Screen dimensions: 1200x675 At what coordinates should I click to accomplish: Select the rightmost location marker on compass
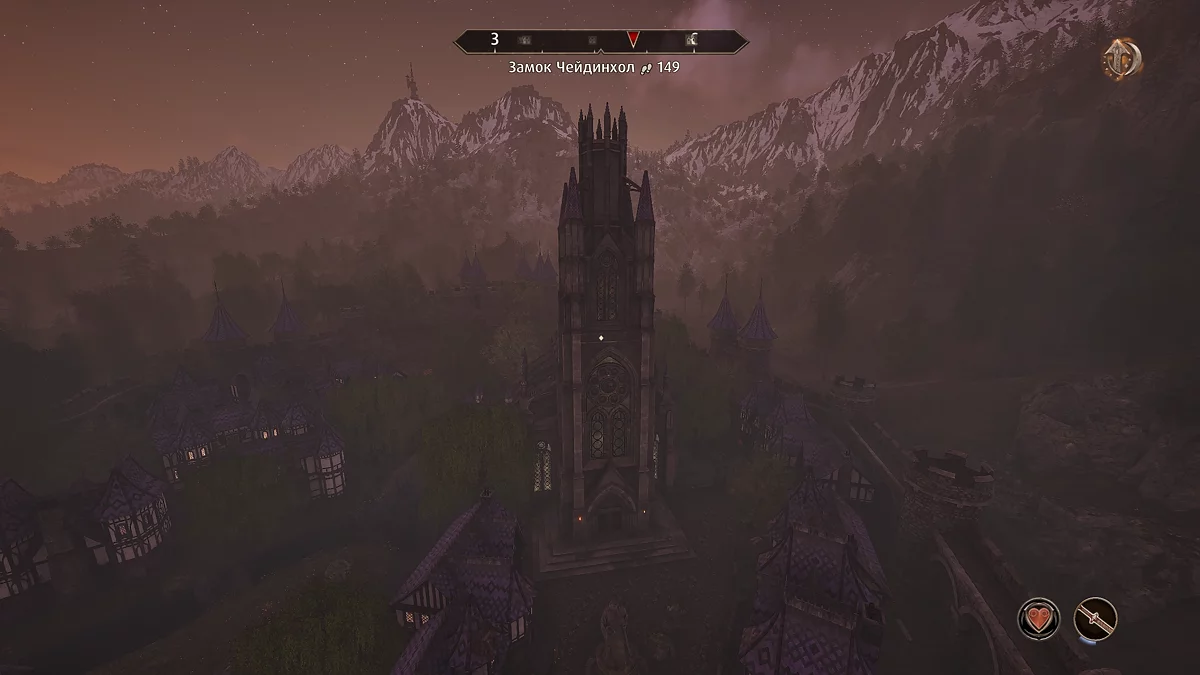click(691, 41)
